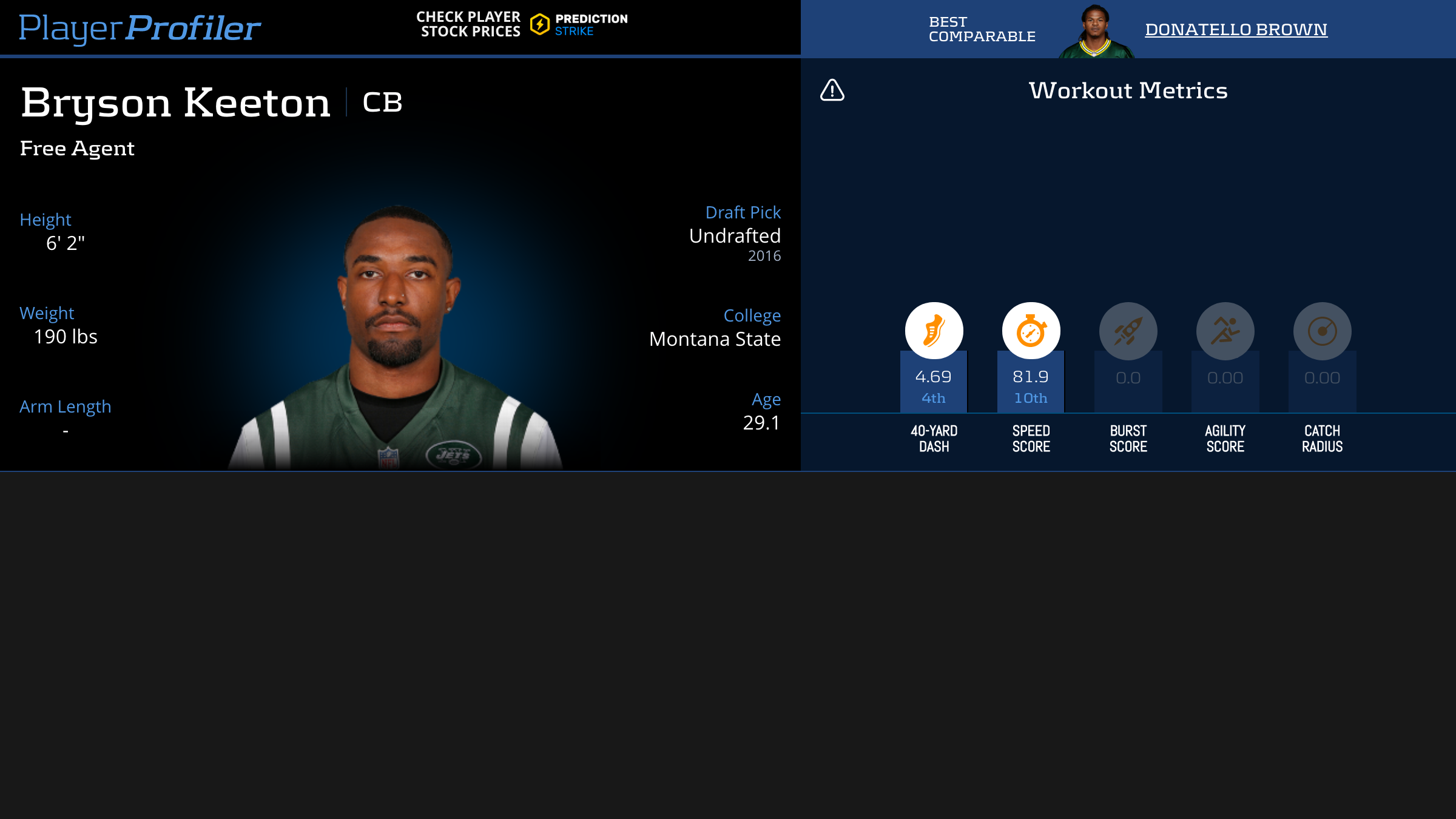This screenshot has width=1456, height=819.
Task: Select the 40-Yard Dash shoe icon
Action: (934, 331)
